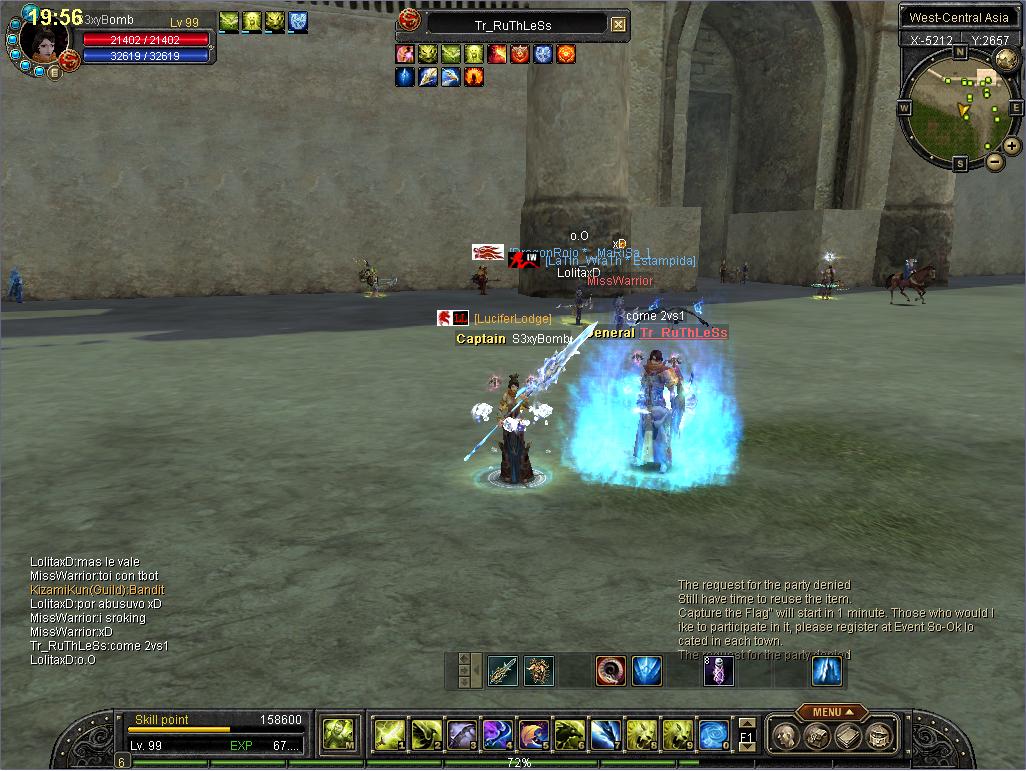Click the circular minimap
The height and width of the screenshot is (771, 1026).
click(960, 107)
